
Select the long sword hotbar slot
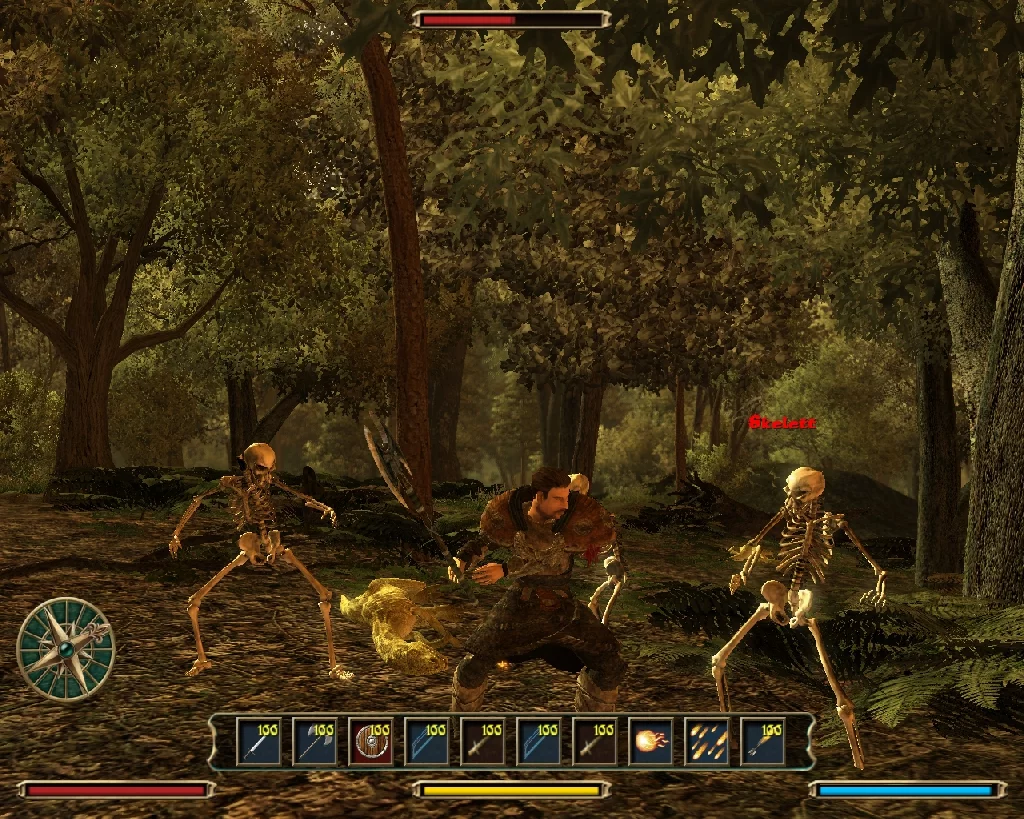point(258,742)
